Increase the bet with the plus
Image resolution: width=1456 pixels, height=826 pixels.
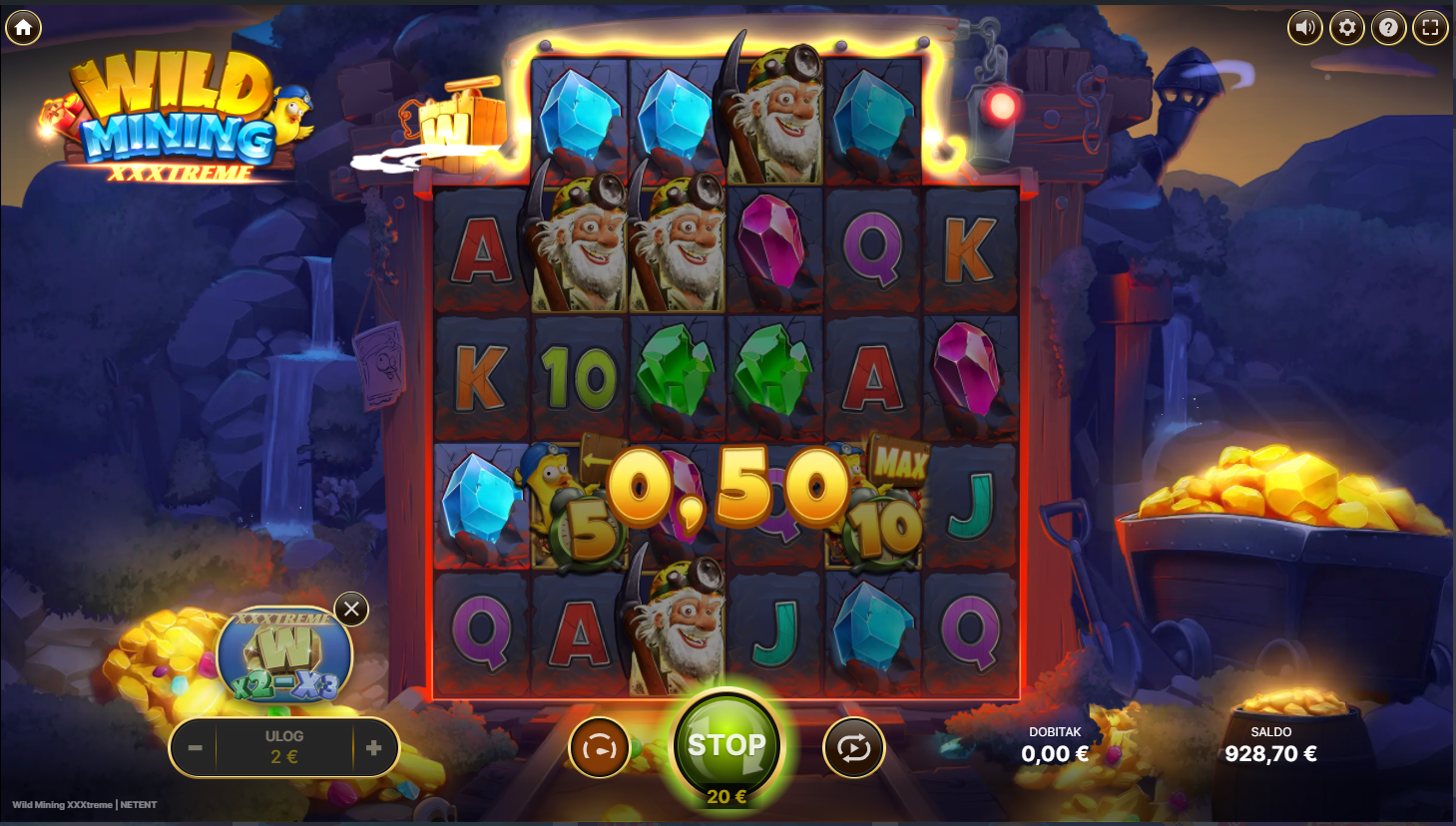[x=374, y=748]
